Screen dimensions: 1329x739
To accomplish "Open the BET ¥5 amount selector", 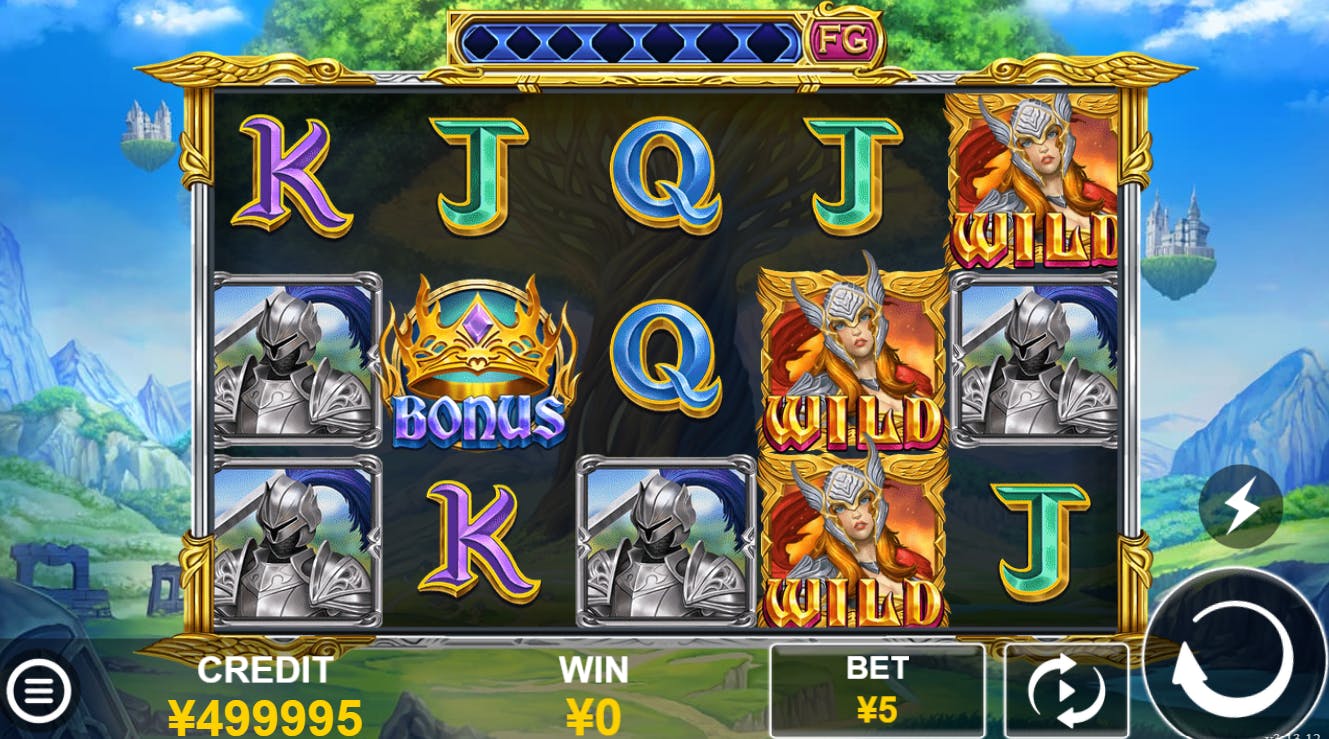I will click(877, 690).
